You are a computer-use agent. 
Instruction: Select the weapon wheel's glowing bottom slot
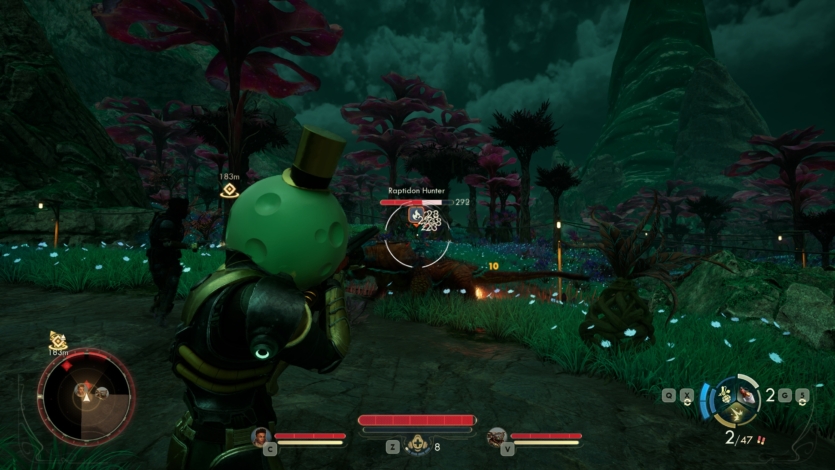pyautogui.click(x=735, y=413)
